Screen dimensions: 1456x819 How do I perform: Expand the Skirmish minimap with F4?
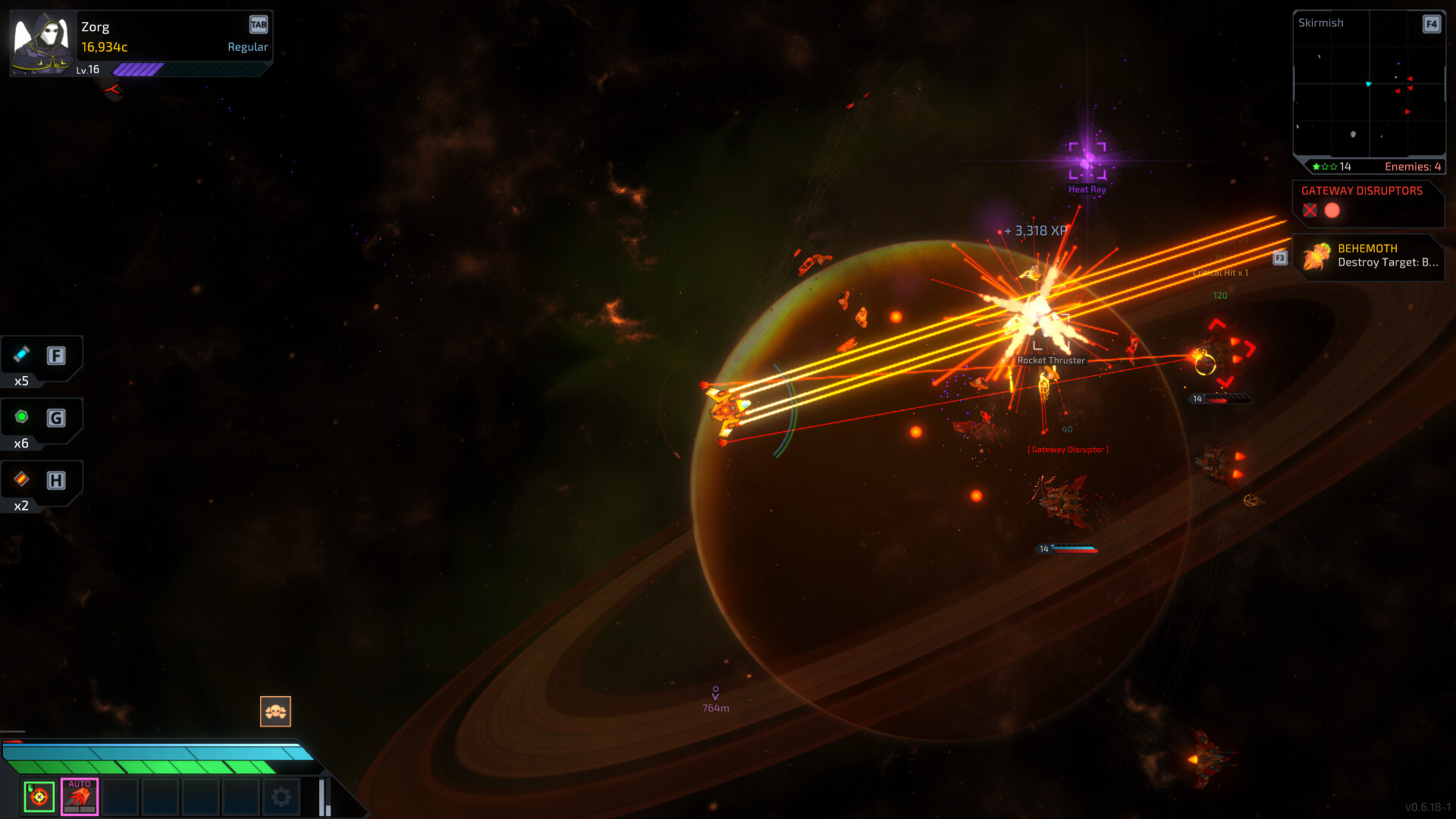click(x=1431, y=24)
